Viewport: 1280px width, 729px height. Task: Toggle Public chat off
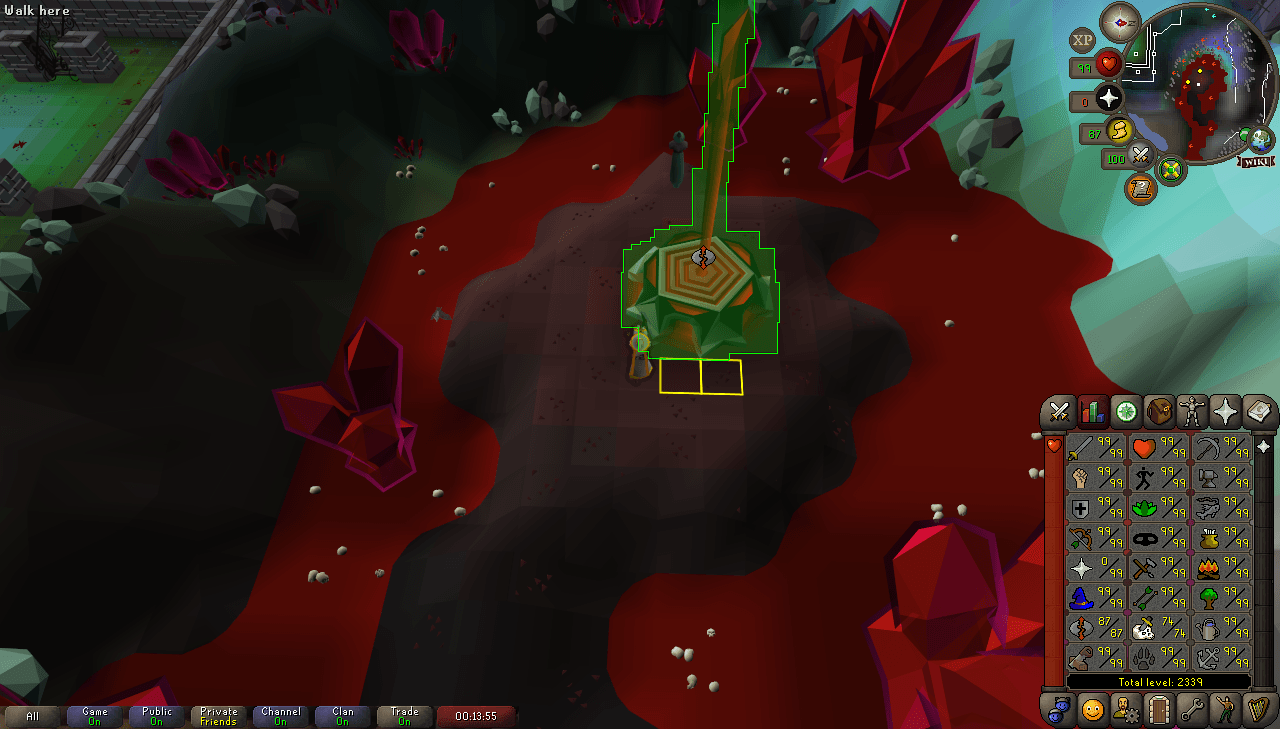(x=156, y=716)
